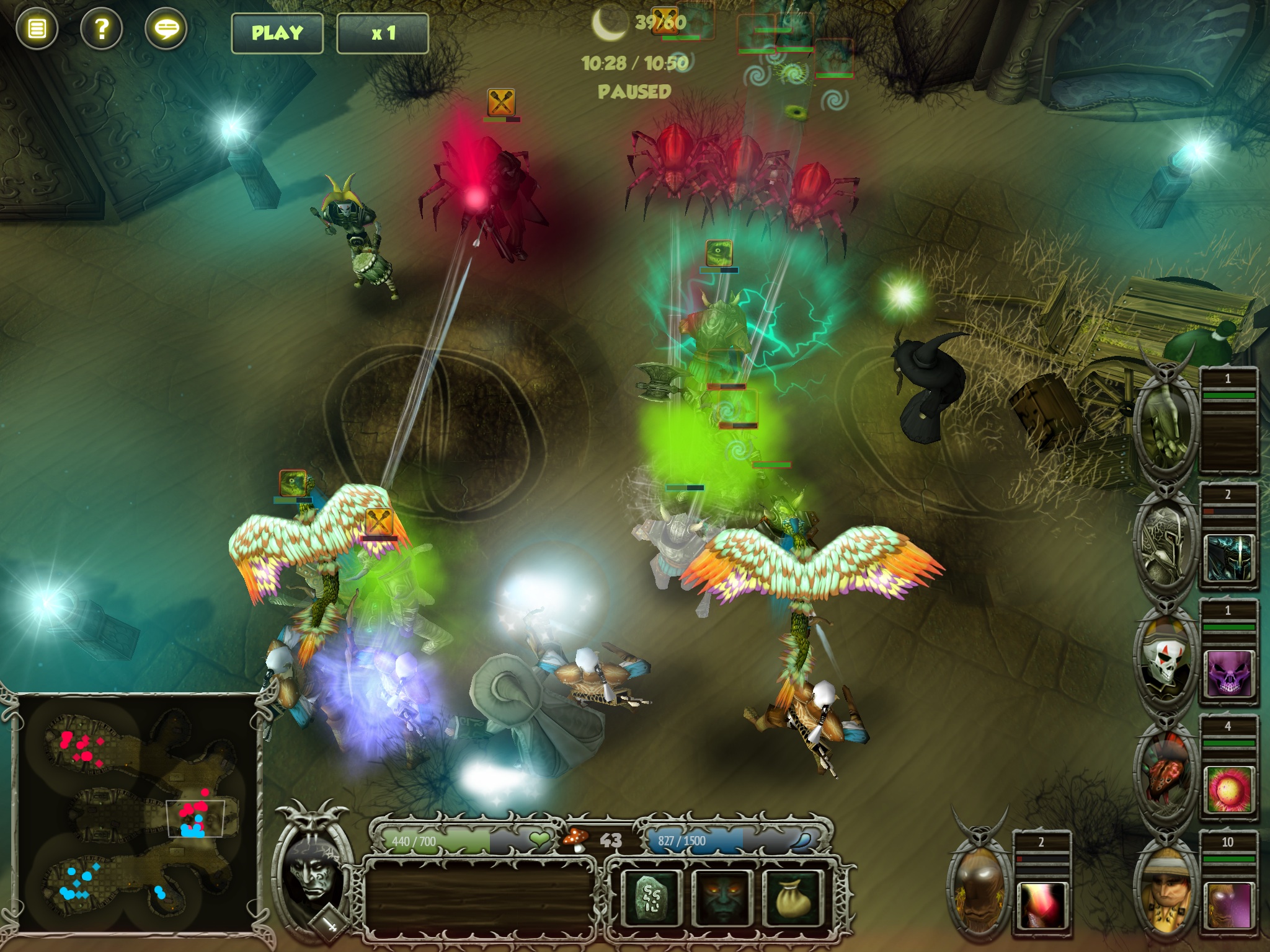
Task: Open the chat speech bubble button
Action: pyautogui.click(x=166, y=29)
